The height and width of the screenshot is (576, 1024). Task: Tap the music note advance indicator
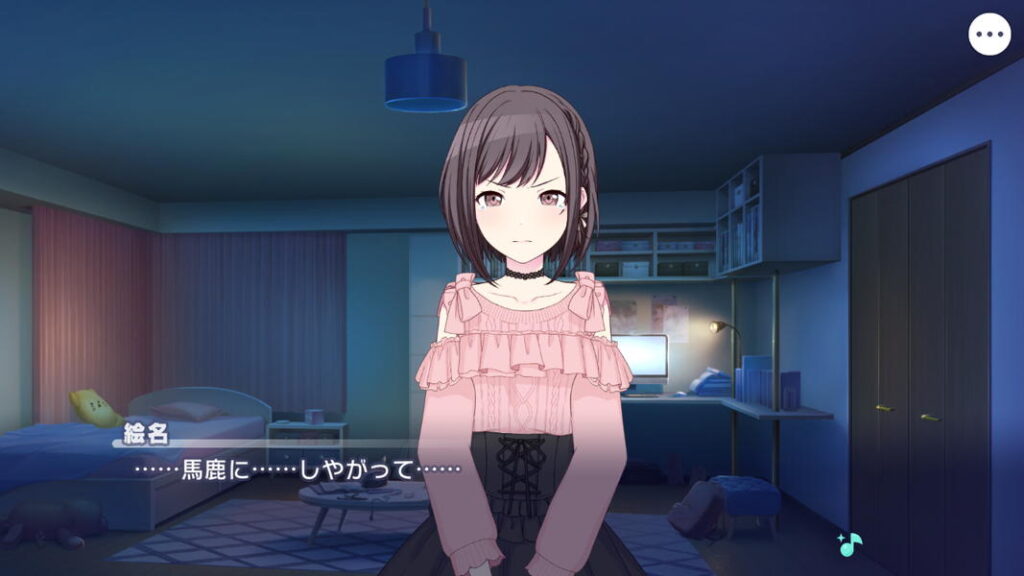(850, 544)
